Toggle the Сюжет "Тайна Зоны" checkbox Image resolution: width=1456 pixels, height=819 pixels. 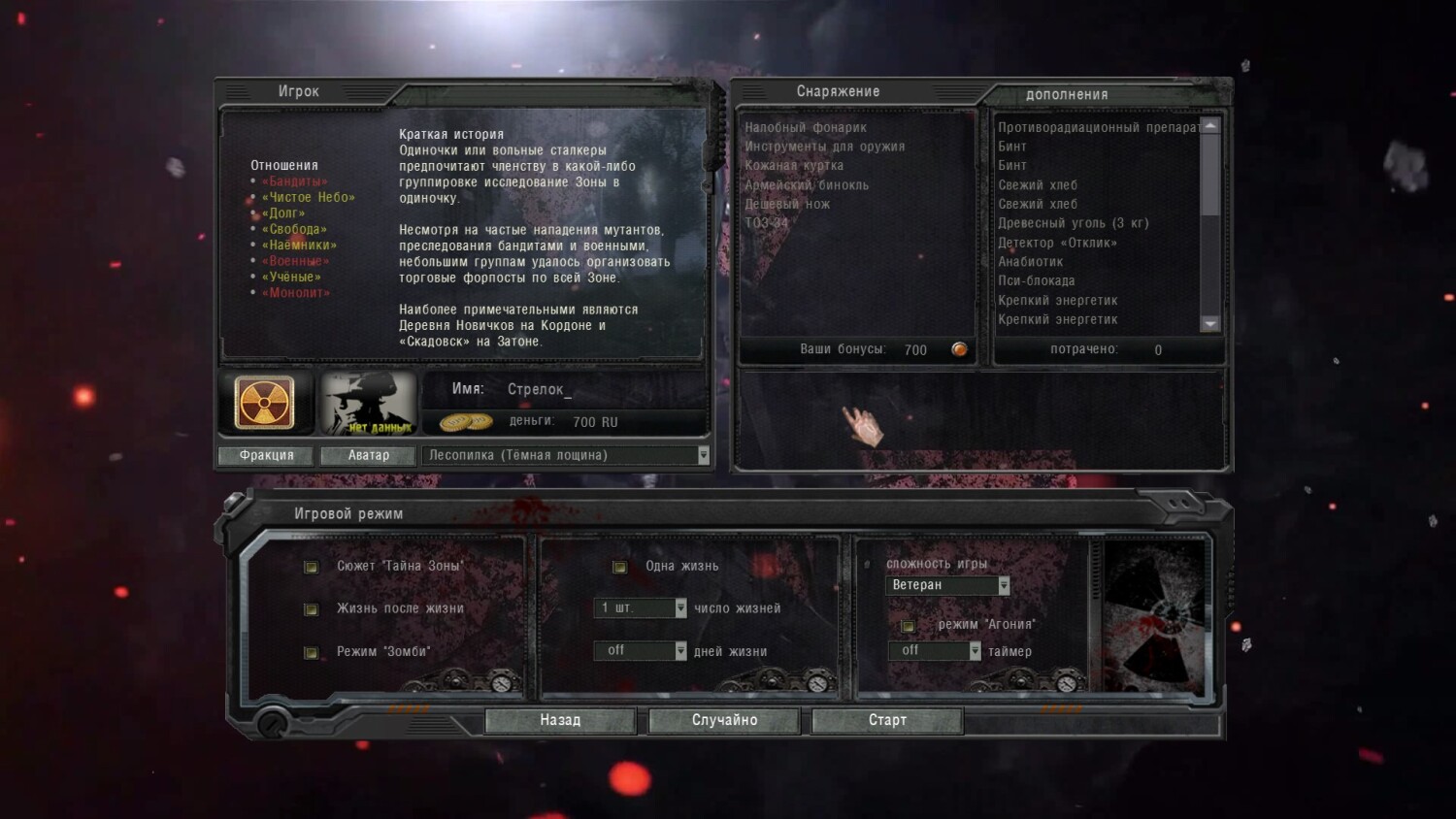coord(311,567)
